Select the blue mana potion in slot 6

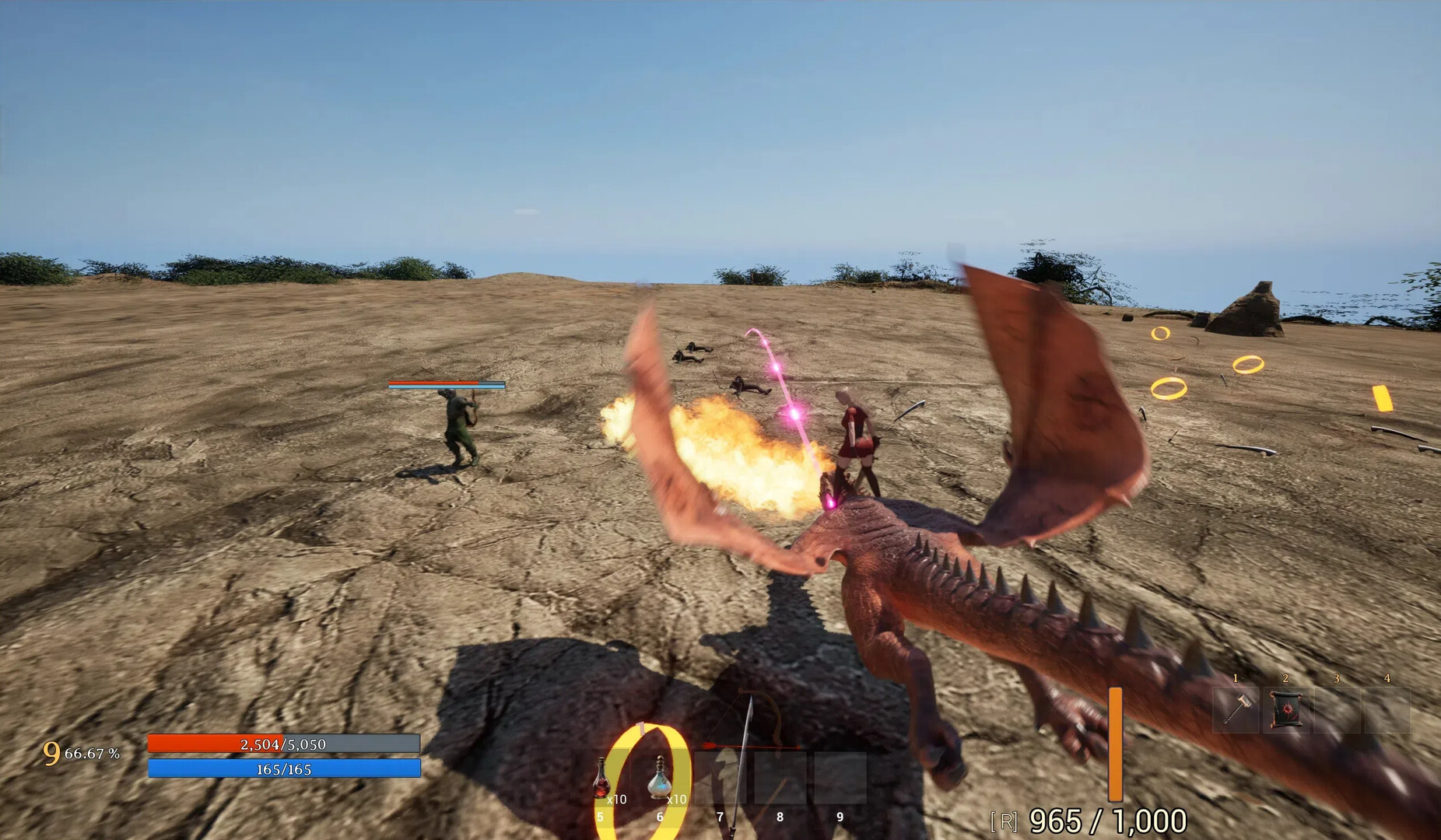[x=660, y=778]
